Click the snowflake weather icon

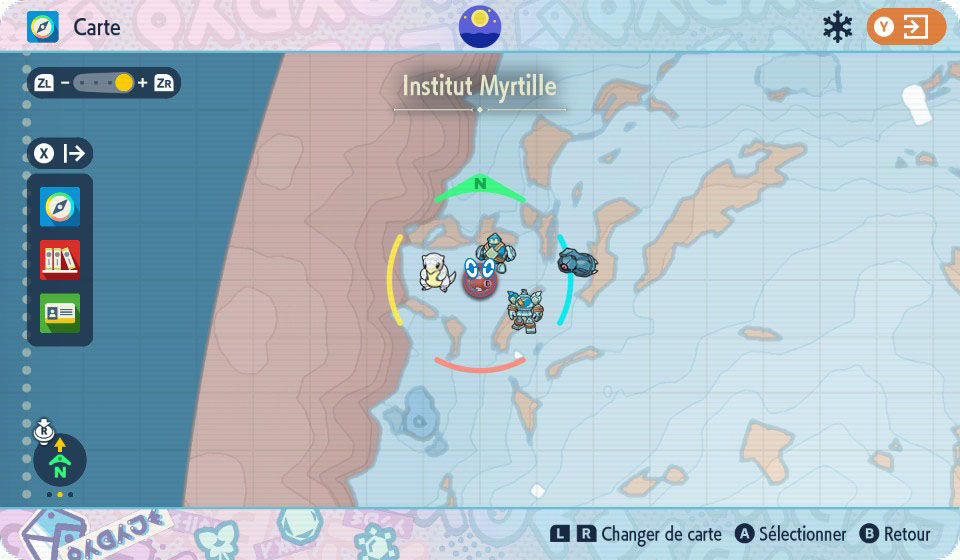click(x=837, y=27)
